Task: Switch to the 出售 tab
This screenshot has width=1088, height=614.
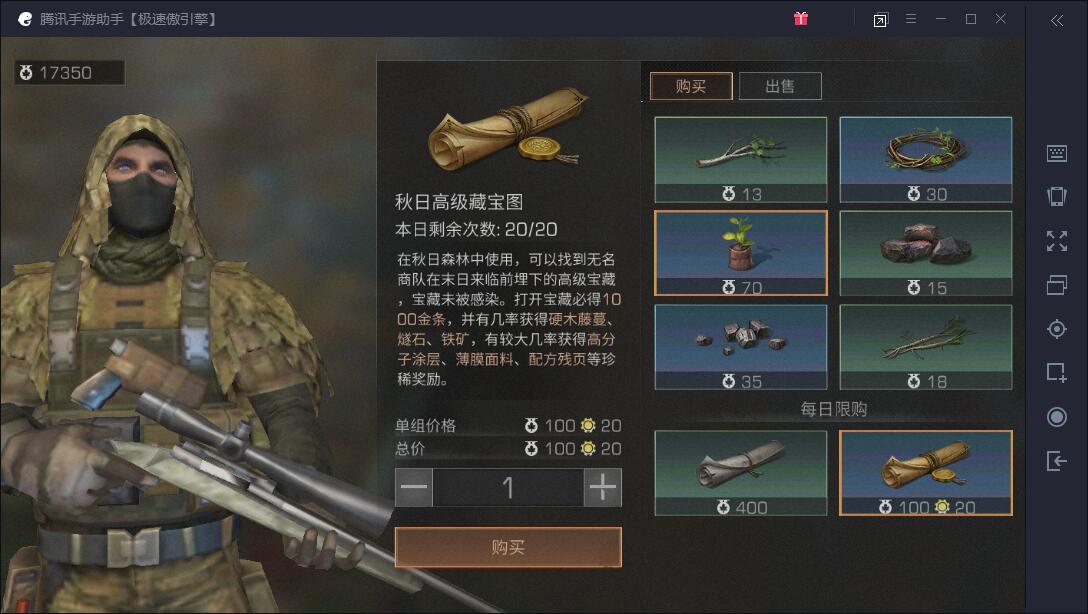Action: [x=780, y=86]
